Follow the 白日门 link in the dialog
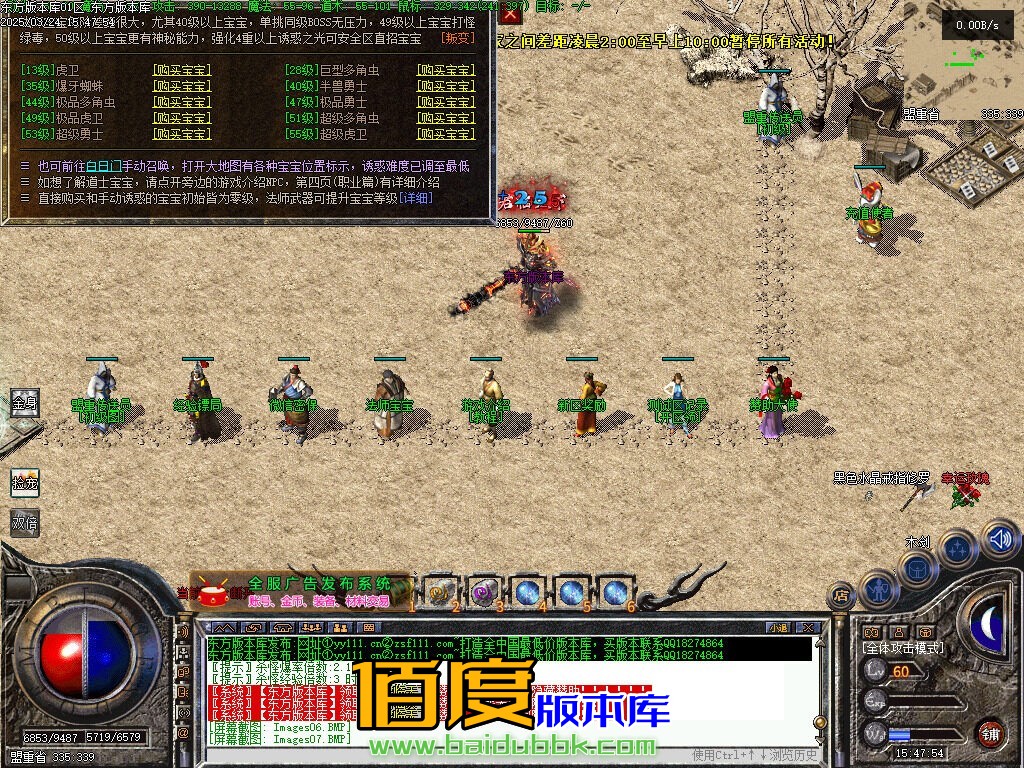Image resolution: width=1024 pixels, height=768 pixels. point(104,166)
